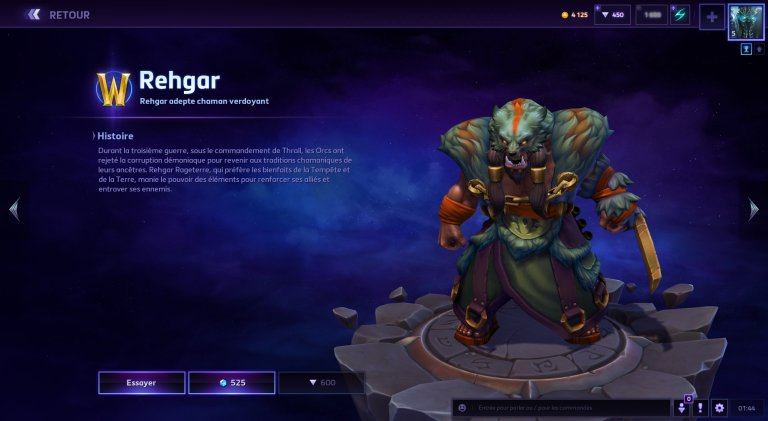Open the 450 shards currency panel
768x421 pixels.
(x=612, y=15)
